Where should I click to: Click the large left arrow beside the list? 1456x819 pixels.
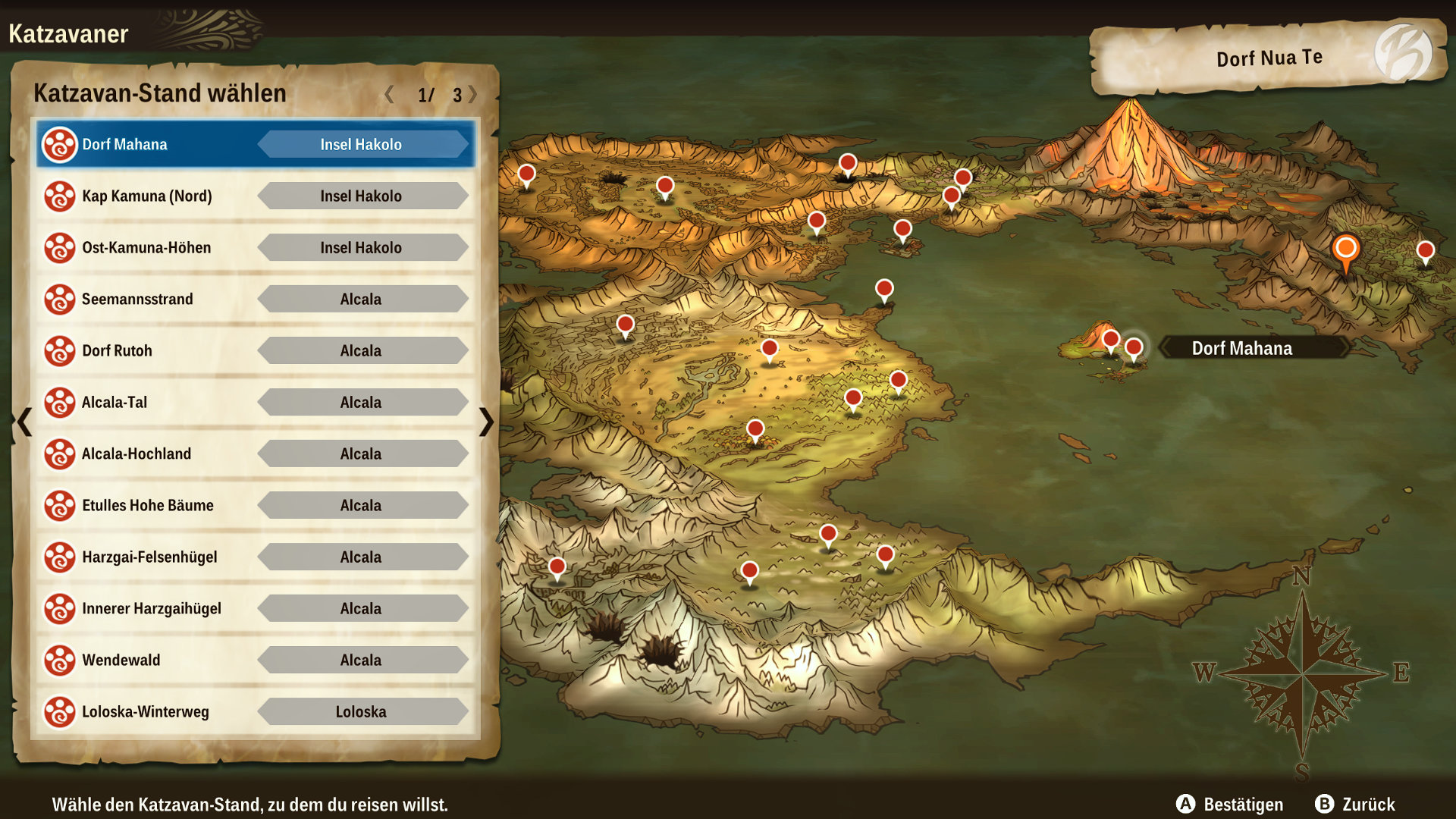(24, 422)
